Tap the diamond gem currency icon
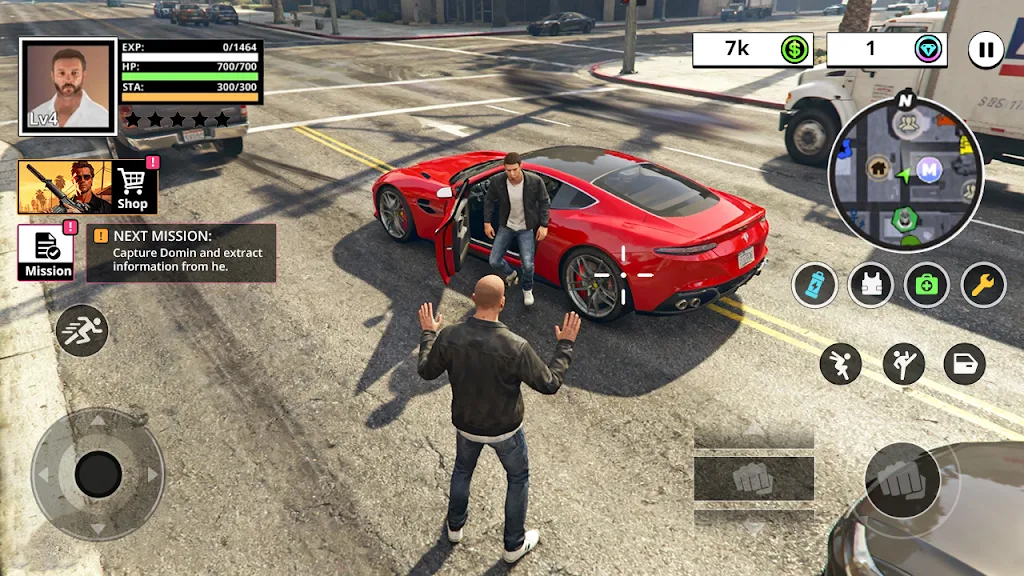1024x576 pixels. pos(929,49)
